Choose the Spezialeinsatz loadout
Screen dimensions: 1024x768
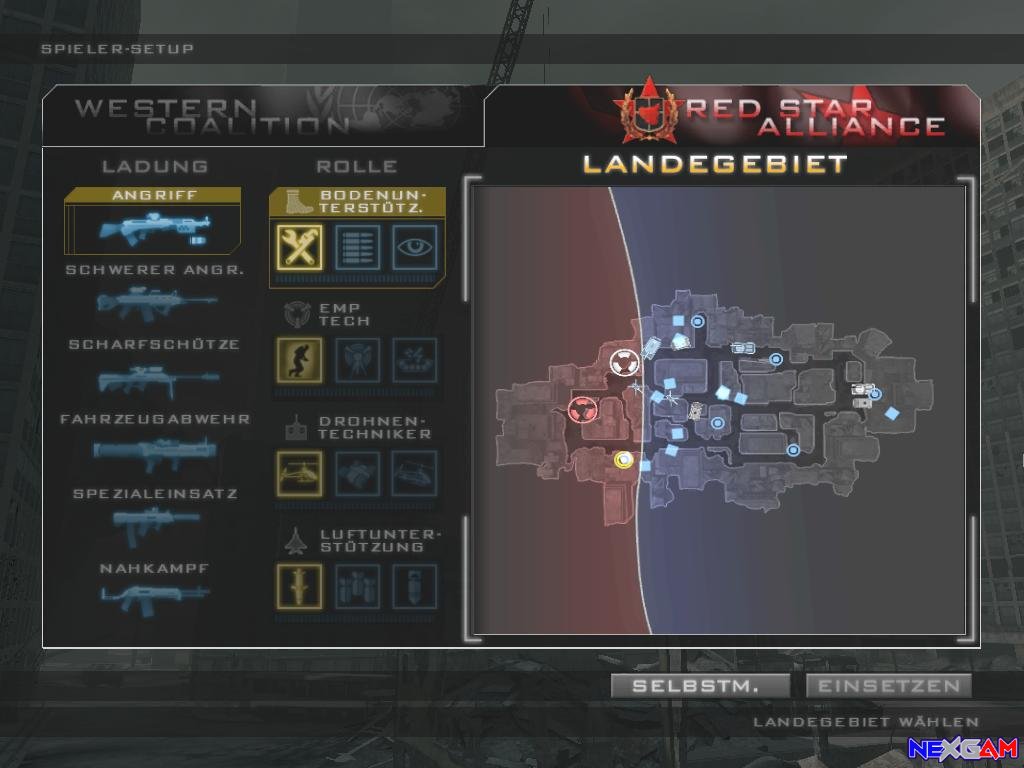click(155, 517)
